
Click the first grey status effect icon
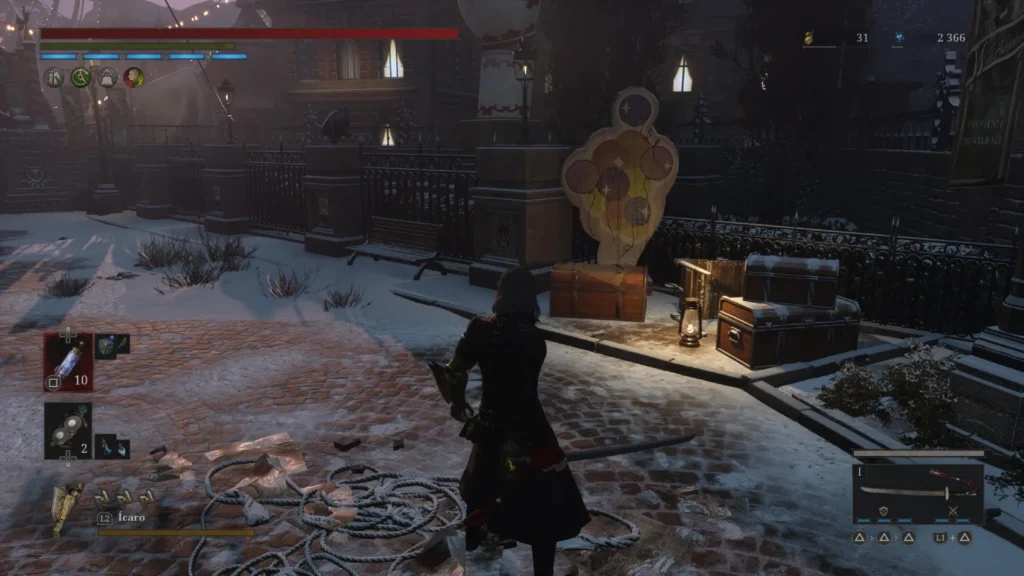coord(55,77)
